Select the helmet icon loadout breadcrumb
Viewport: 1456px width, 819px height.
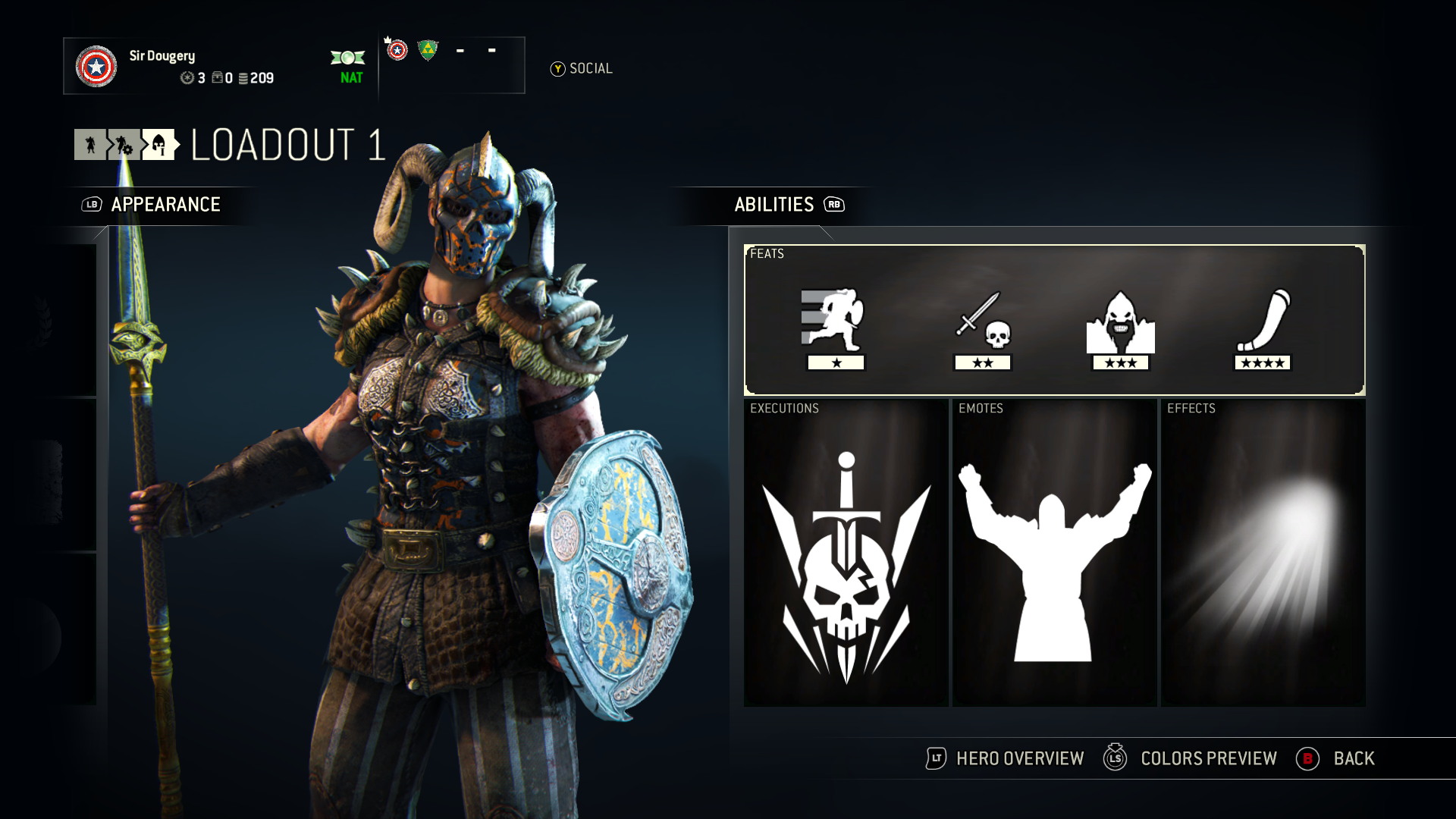158,144
